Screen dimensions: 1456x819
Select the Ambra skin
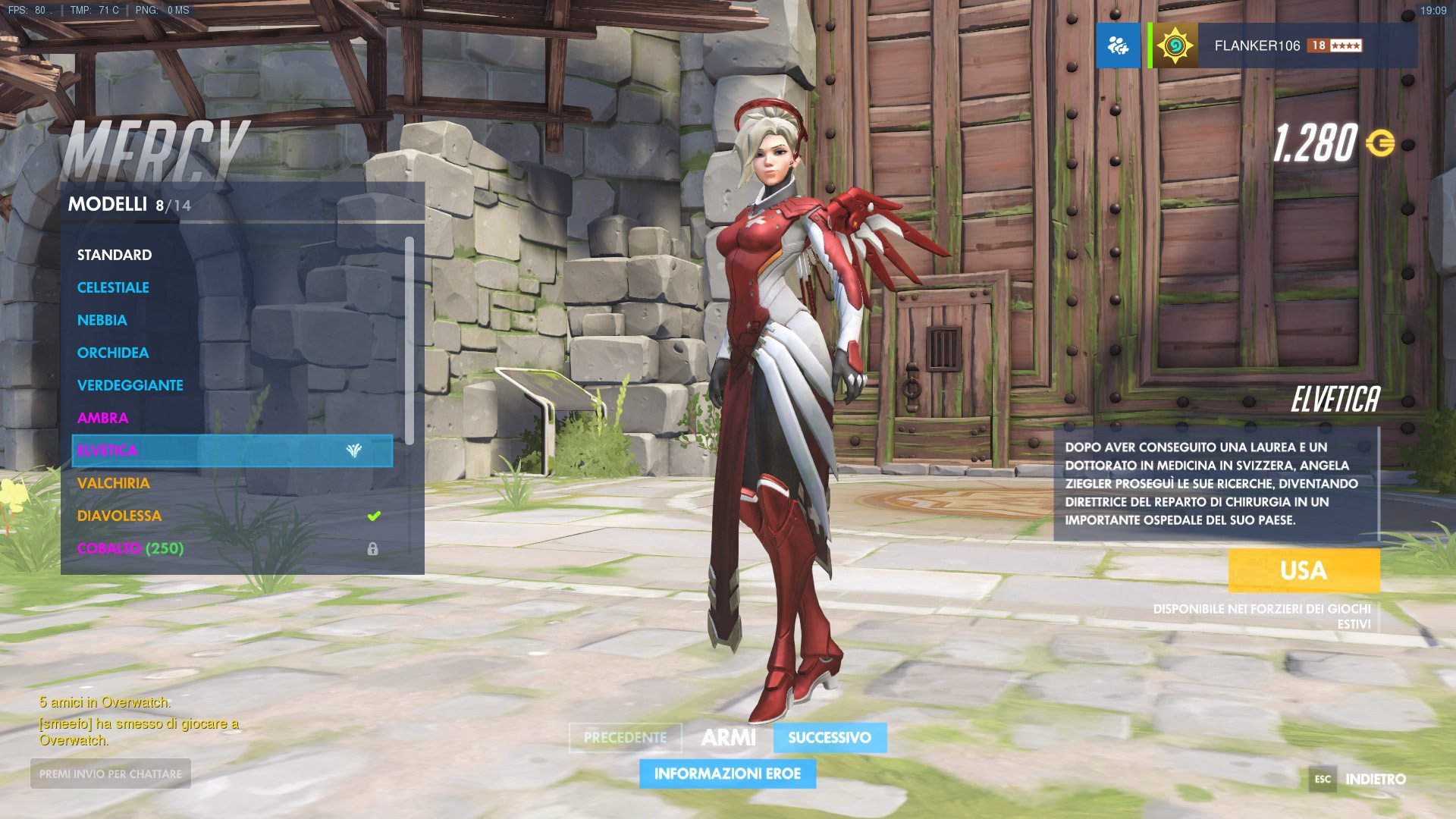103,418
